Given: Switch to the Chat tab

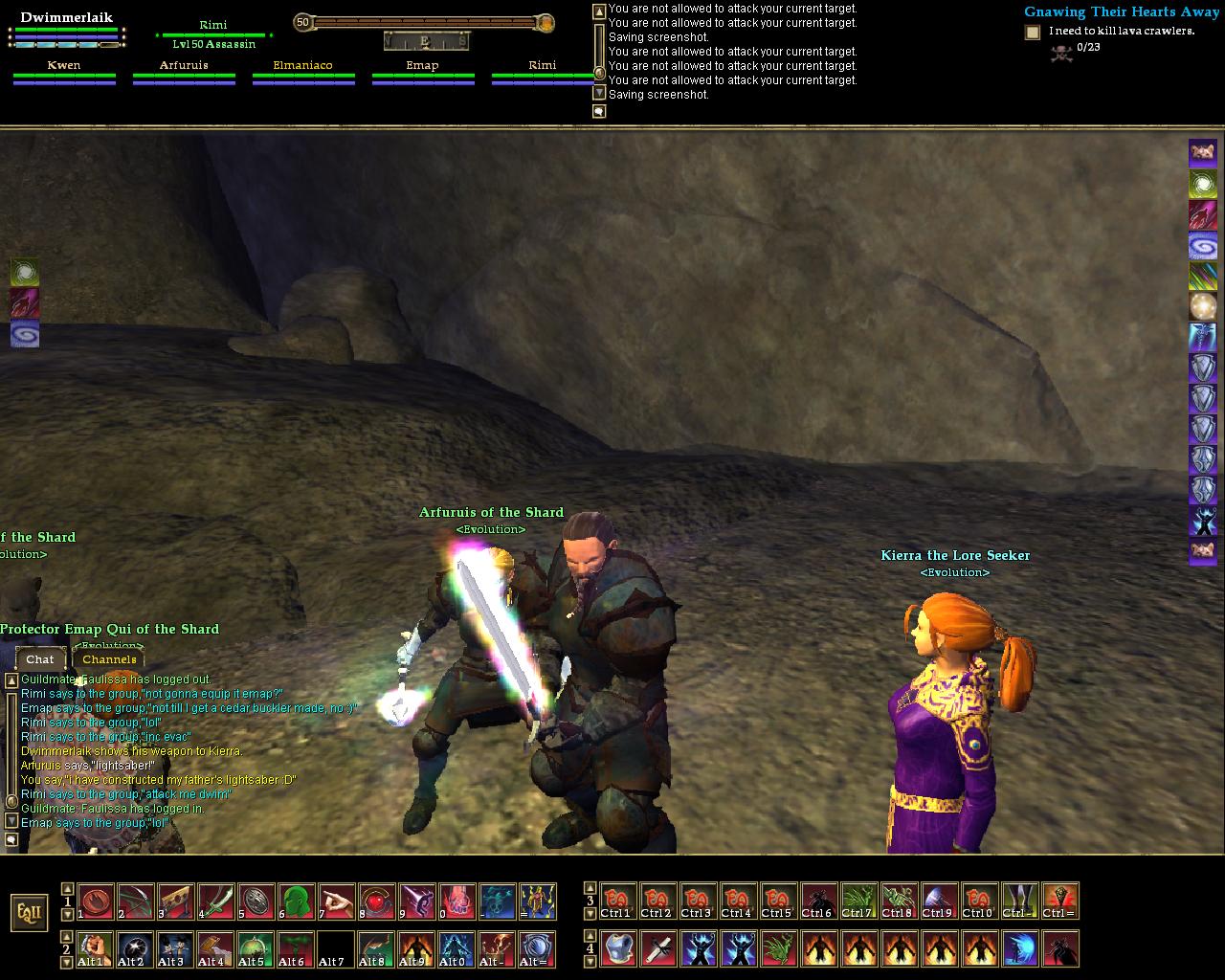Looking at the screenshot, I should pyautogui.click(x=40, y=658).
